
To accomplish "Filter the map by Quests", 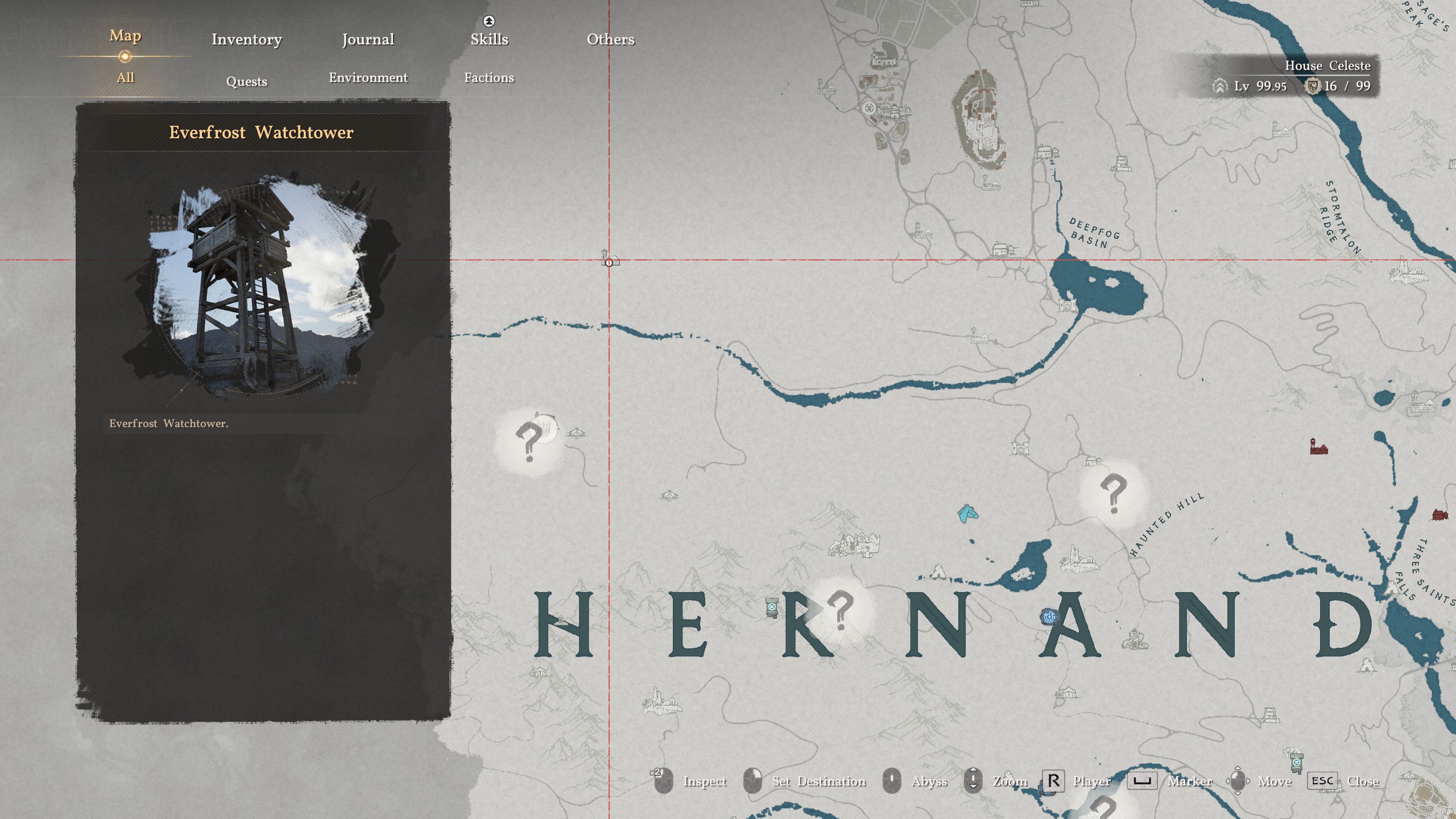I will pos(246,81).
